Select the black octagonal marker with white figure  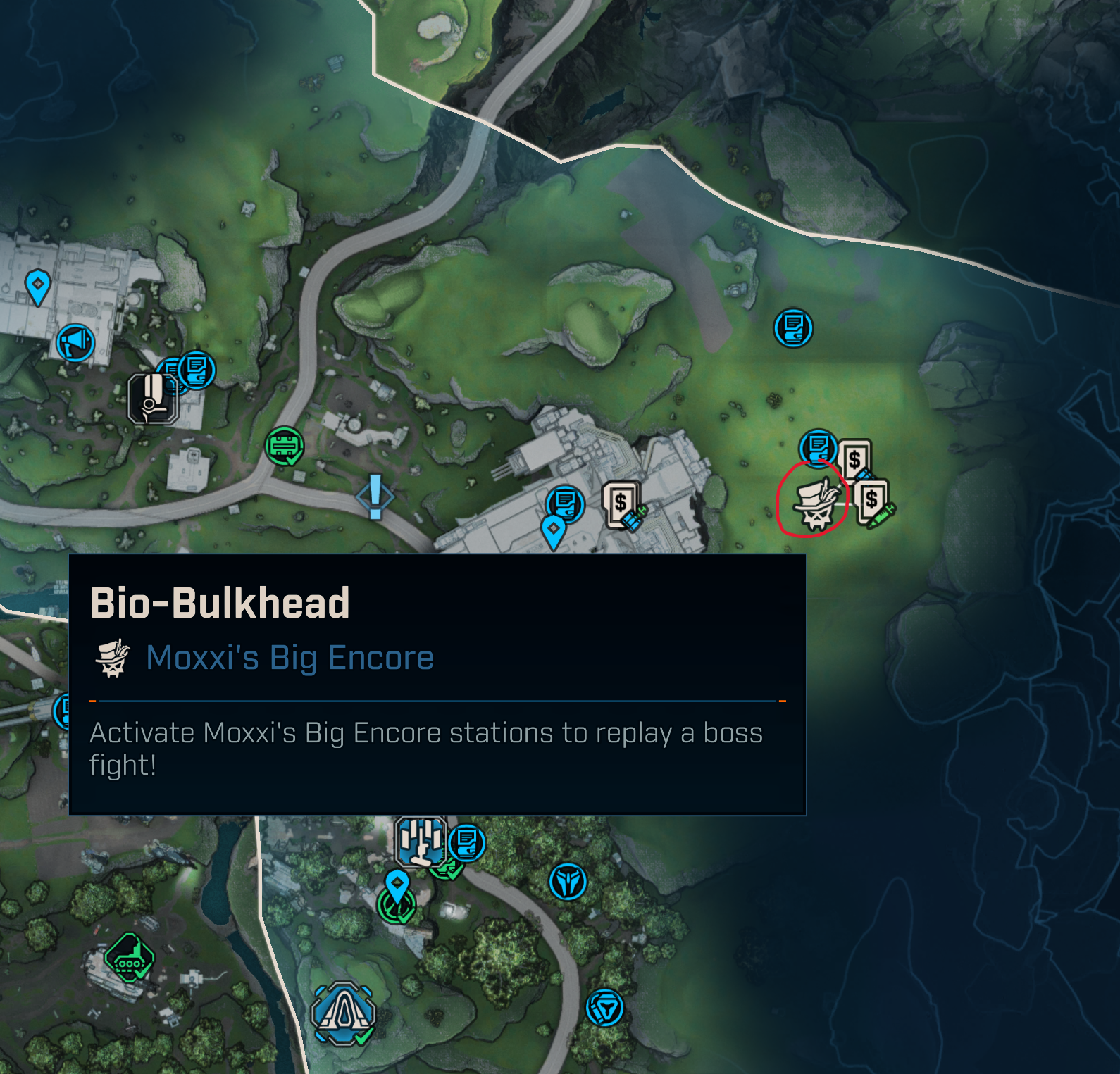pos(152,398)
